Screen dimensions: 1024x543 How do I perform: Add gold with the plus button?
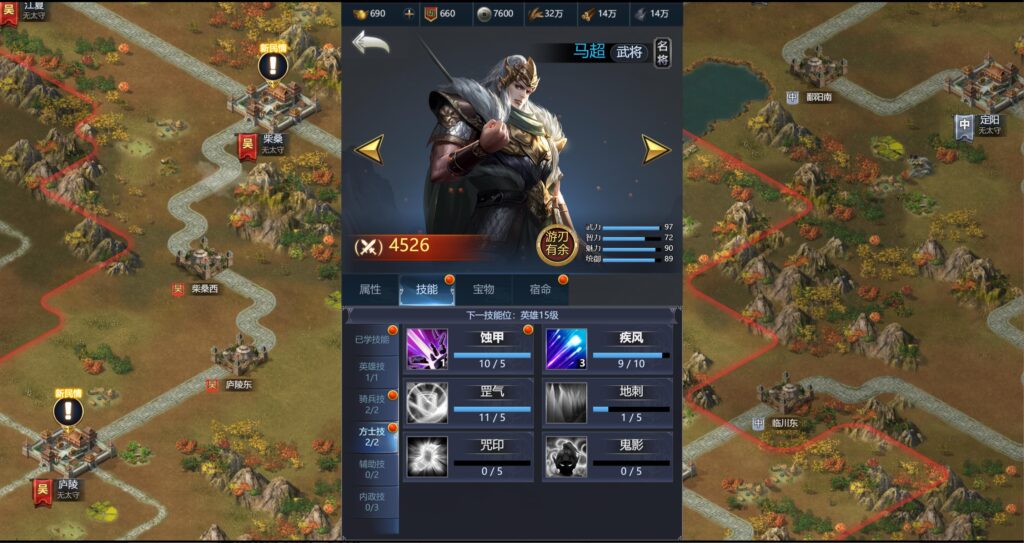click(x=408, y=13)
